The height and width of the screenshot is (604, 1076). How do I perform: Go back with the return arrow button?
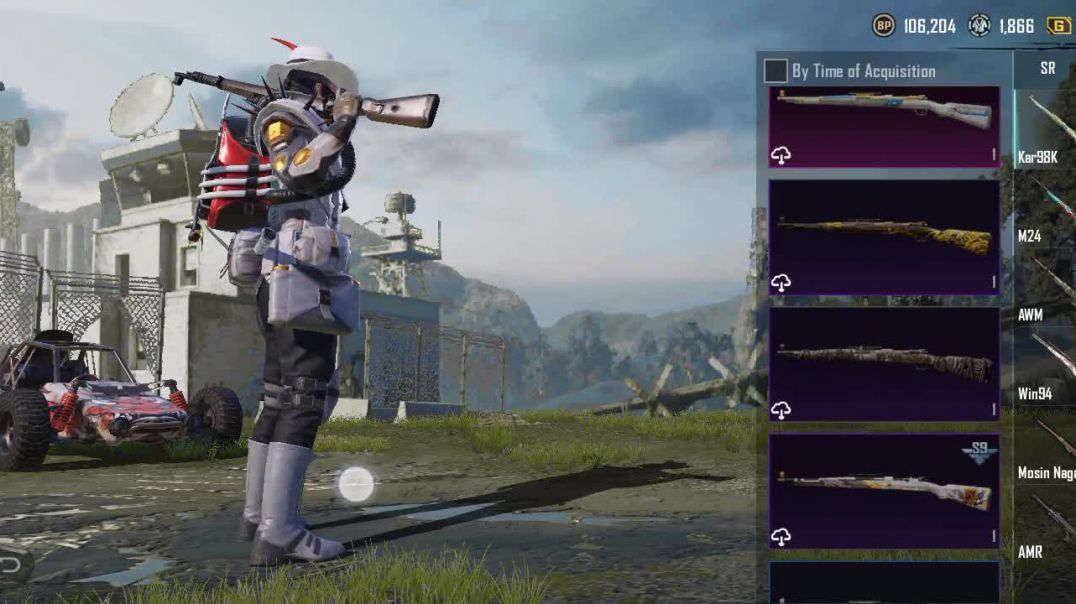(11, 565)
